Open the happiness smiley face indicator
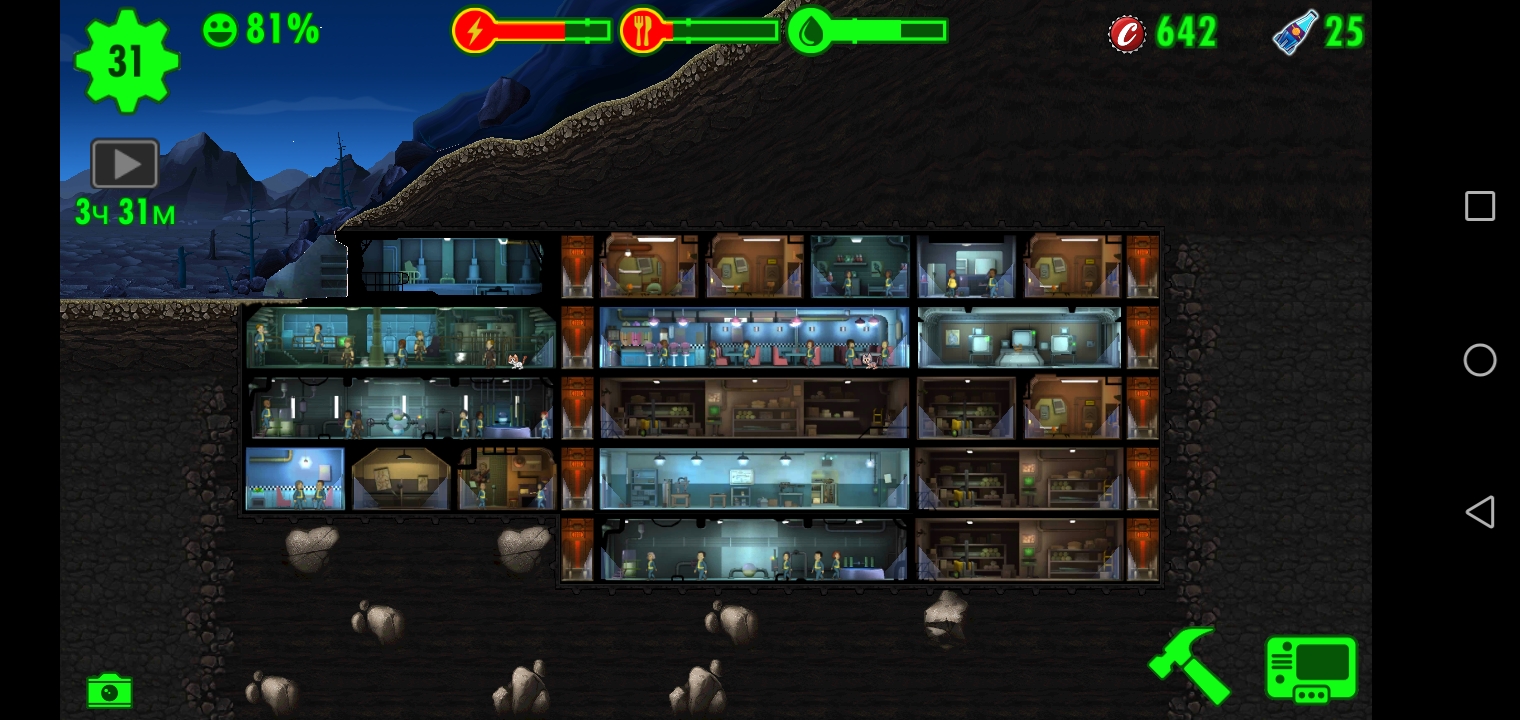 point(222,29)
